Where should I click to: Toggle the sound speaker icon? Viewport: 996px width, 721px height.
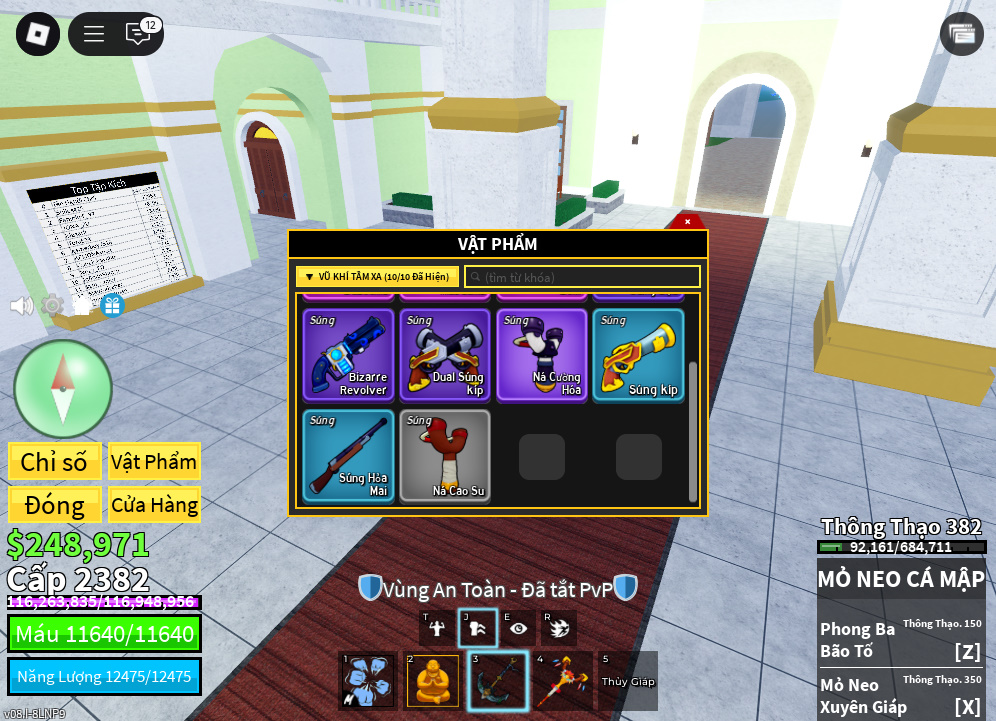click(21, 306)
